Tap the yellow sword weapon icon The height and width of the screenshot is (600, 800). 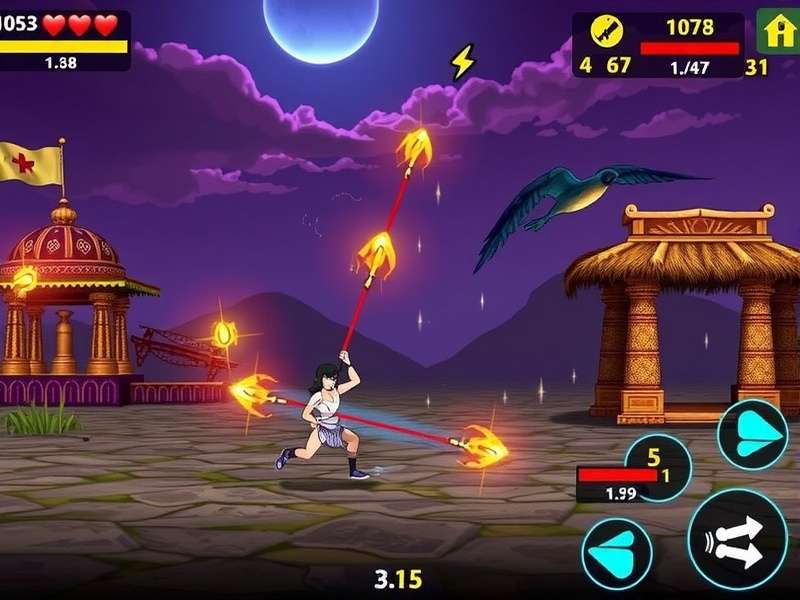point(606,32)
